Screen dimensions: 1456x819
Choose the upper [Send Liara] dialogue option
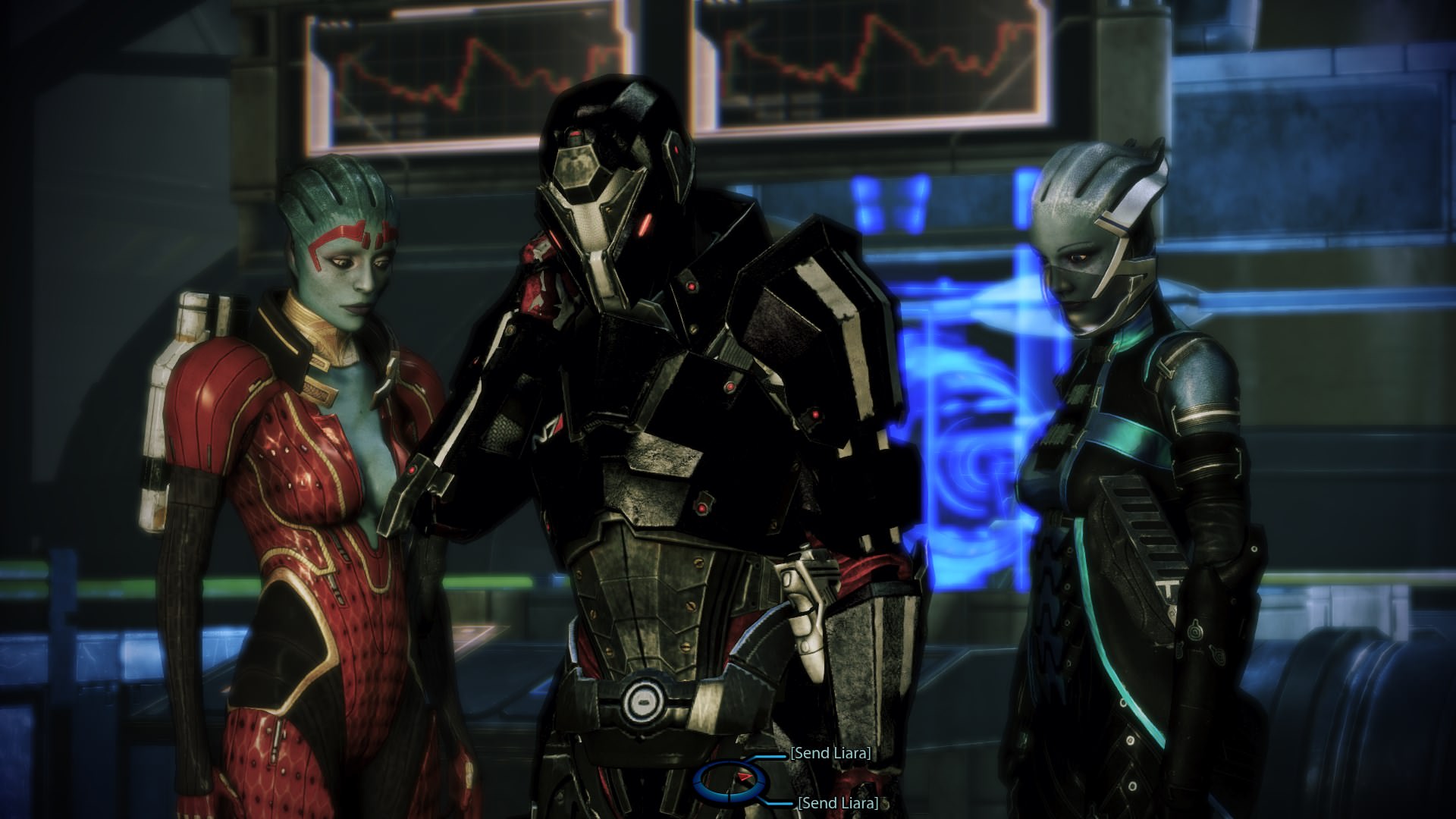click(x=830, y=753)
